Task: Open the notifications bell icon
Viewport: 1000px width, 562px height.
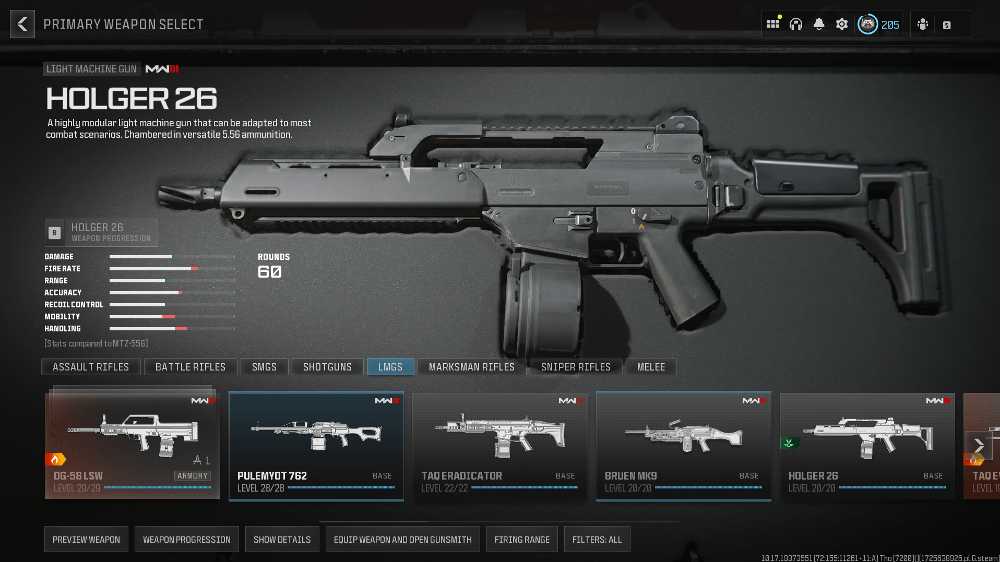Action: [x=819, y=24]
